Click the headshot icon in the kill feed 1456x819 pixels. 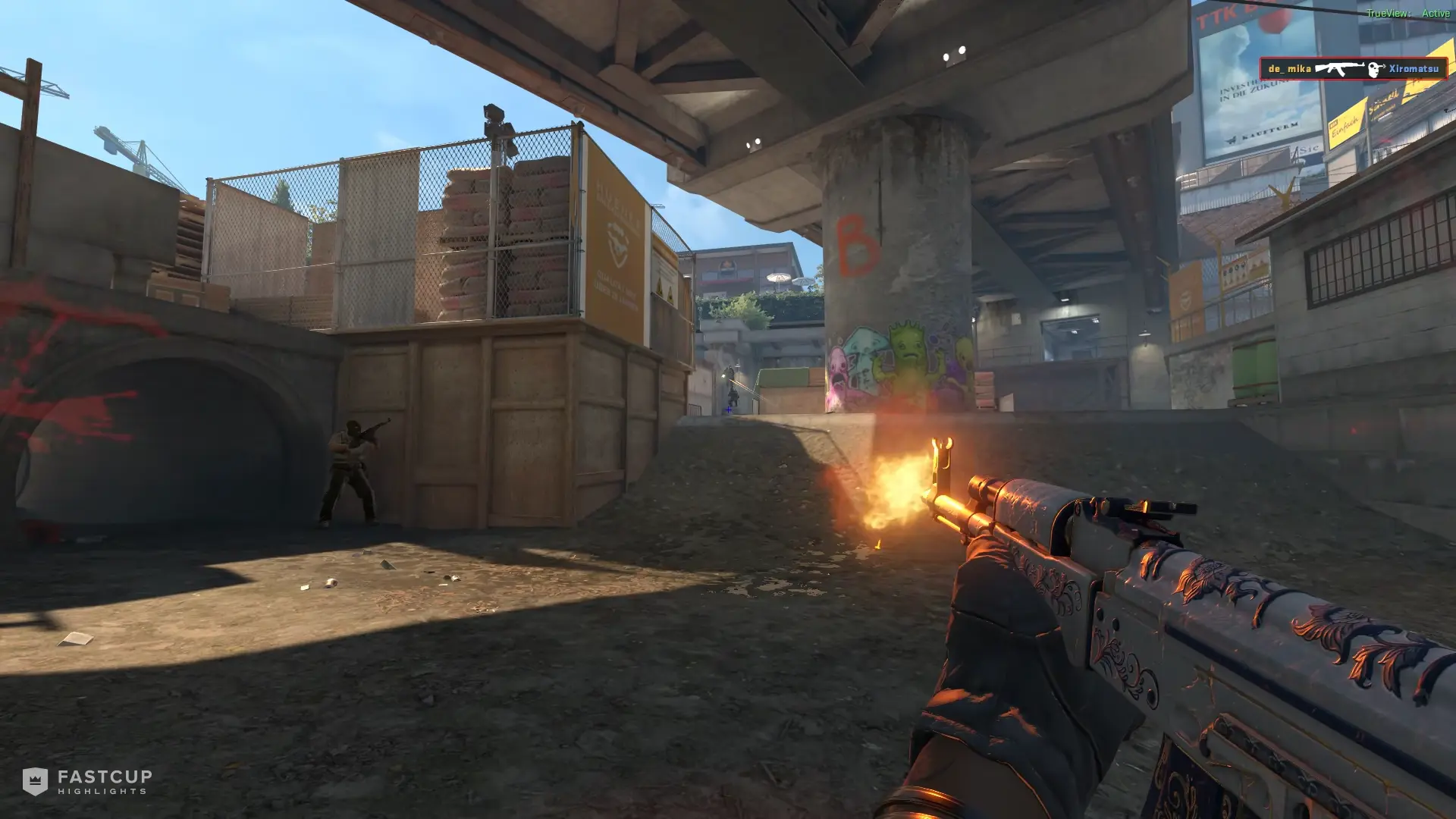(x=1374, y=68)
